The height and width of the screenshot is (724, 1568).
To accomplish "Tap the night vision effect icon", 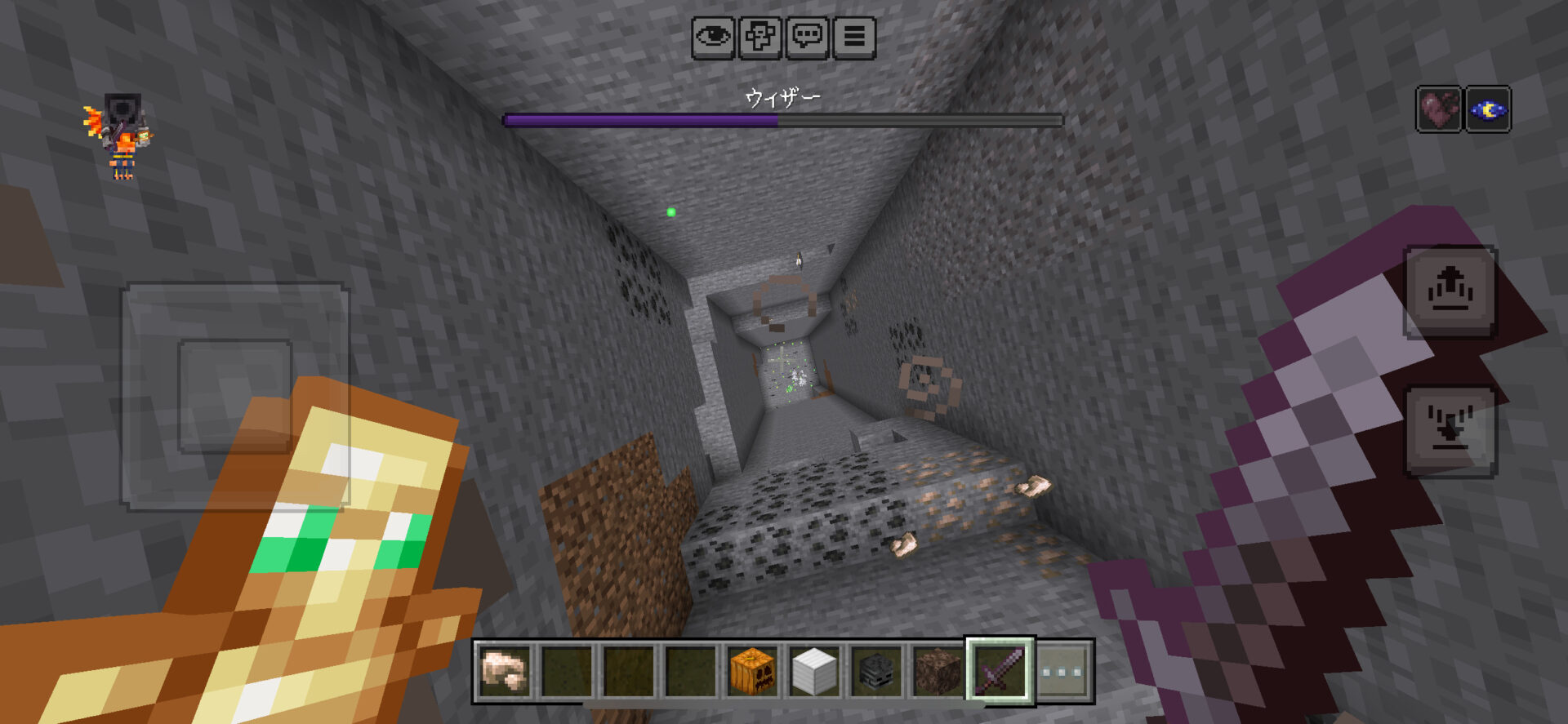I will click(x=1488, y=109).
